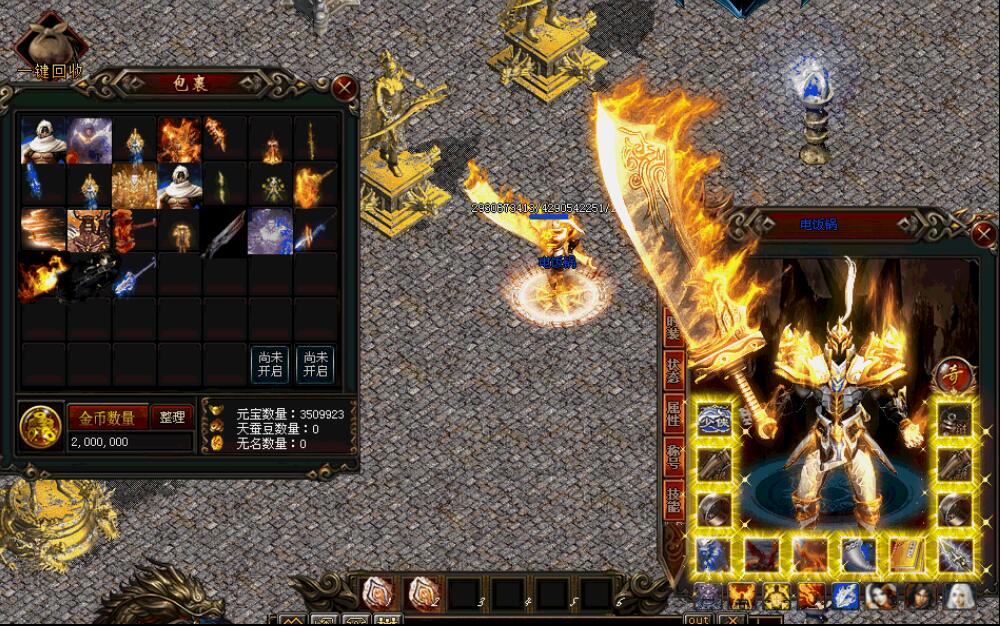This screenshot has width=1000, height=626.
Task: Close the character equipment panel
Action: (984, 236)
